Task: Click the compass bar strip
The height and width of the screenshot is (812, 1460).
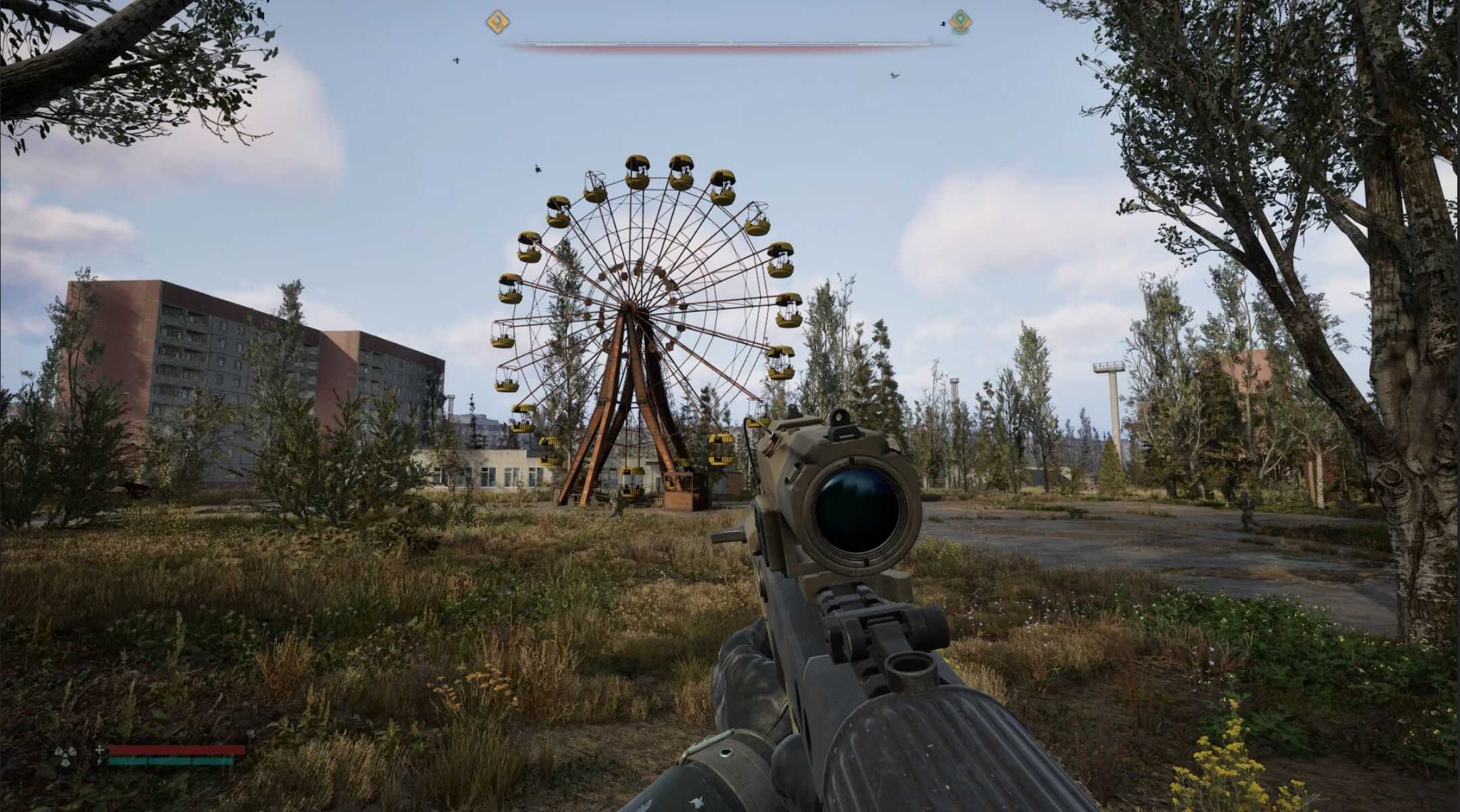Action: click(728, 45)
